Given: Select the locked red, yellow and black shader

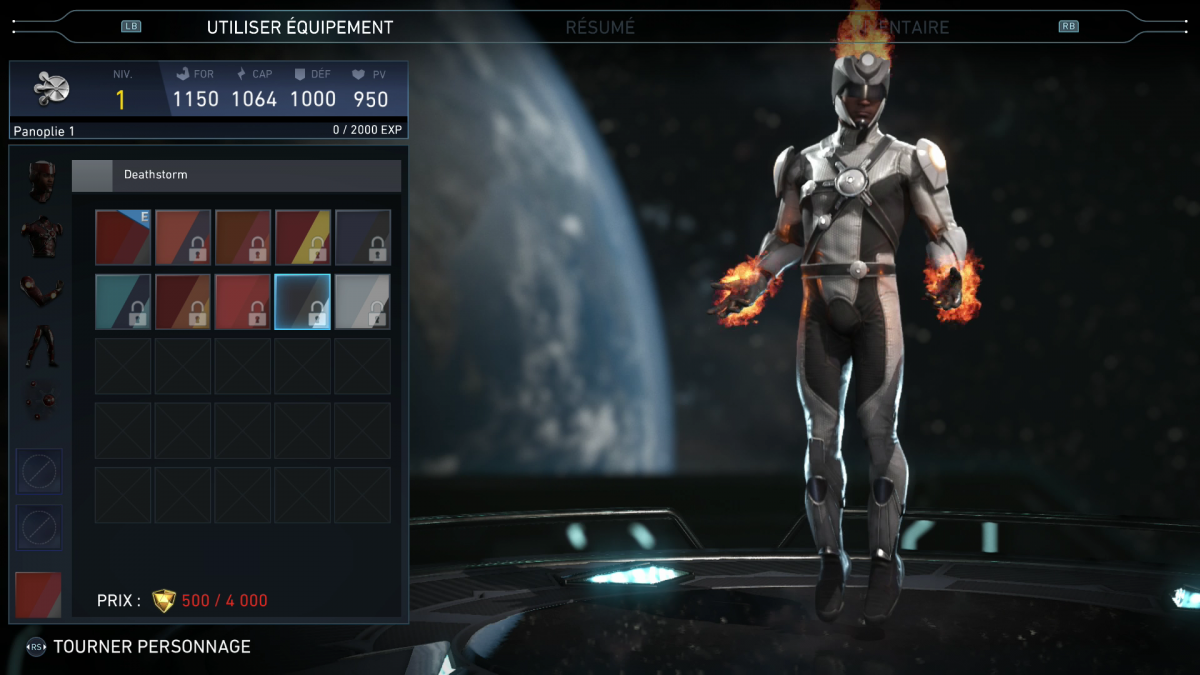Looking at the screenshot, I should [x=303, y=237].
